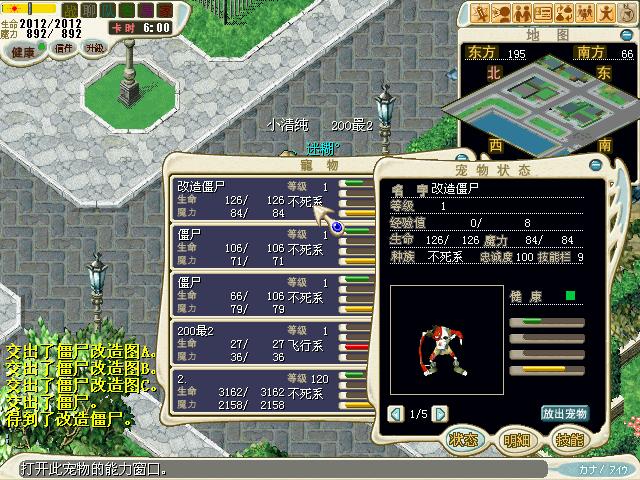Go to the next pet page arrow
Viewport: 640px width, 480px height.
pyautogui.click(x=441, y=414)
